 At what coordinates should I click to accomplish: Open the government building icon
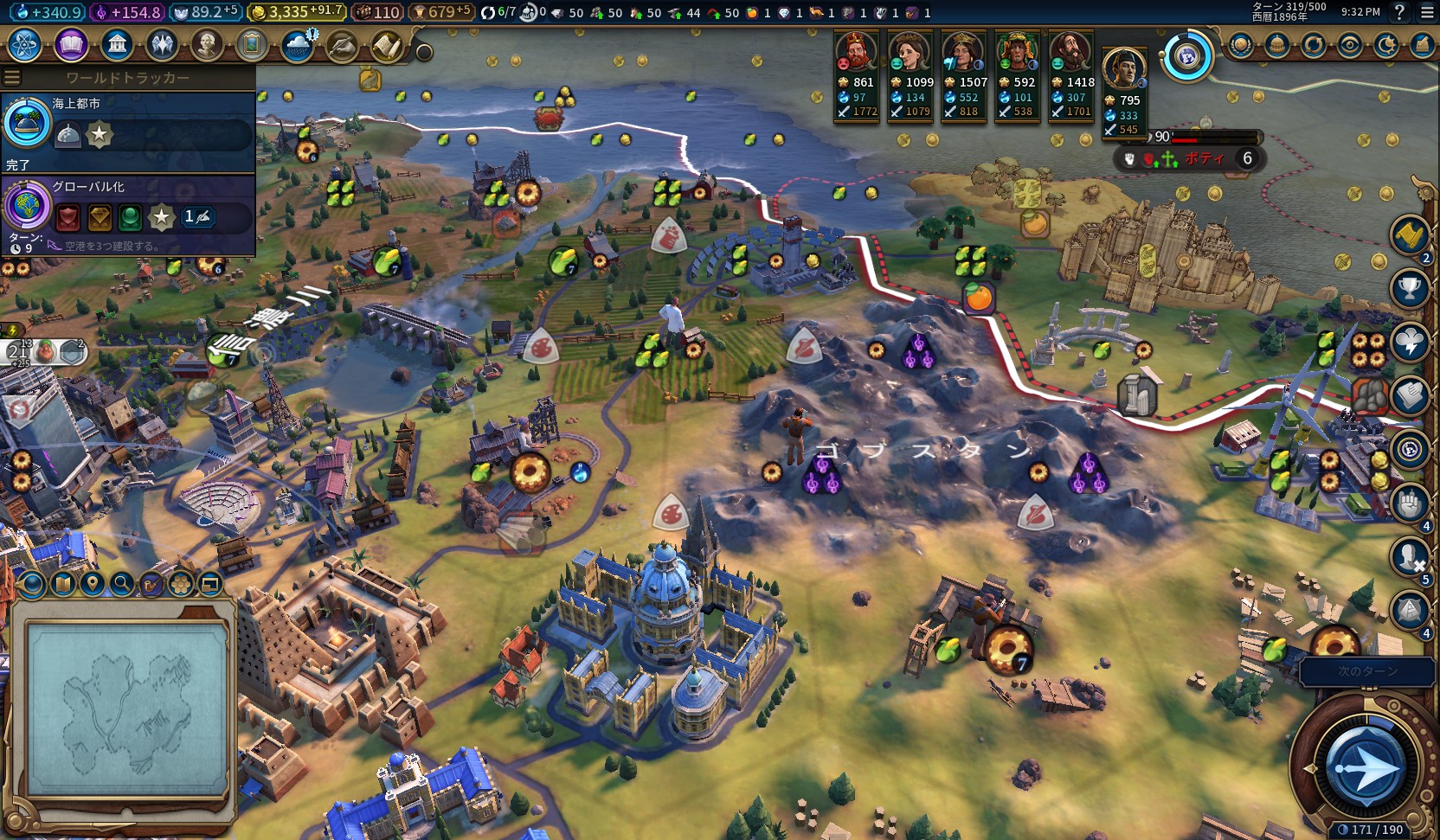pyautogui.click(x=116, y=44)
